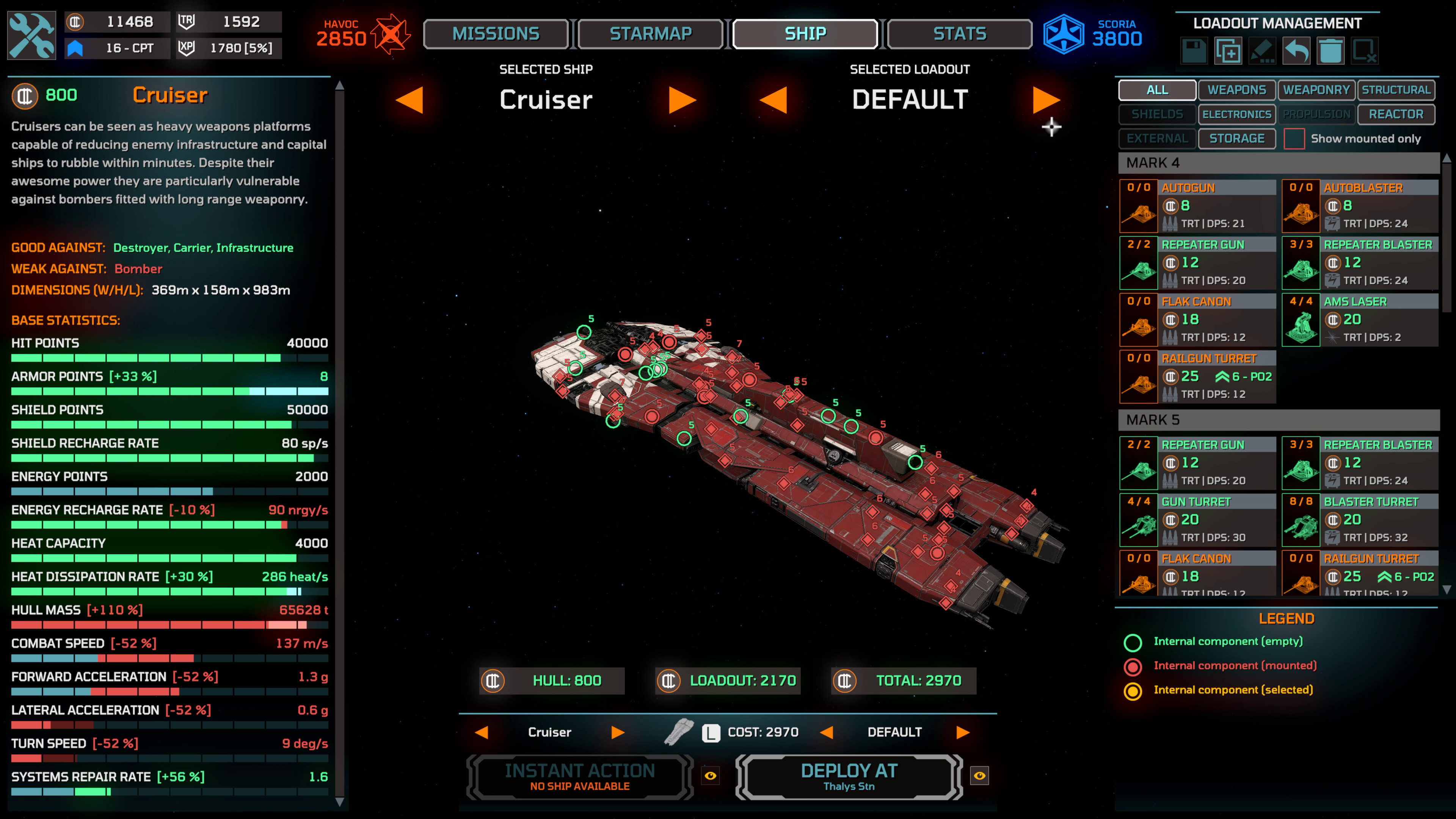Save the current loadout
1456x819 pixels.
[1195, 51]
